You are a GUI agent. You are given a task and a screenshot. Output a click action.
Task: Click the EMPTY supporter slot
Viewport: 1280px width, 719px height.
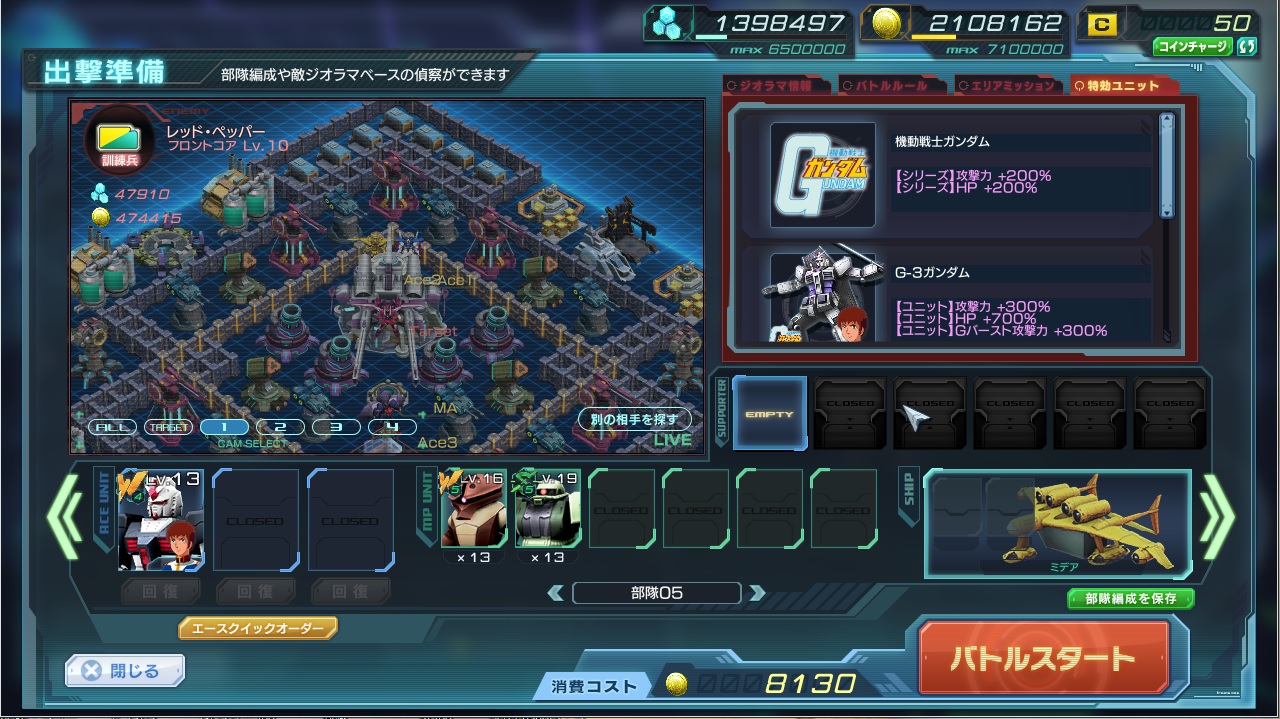coord(769,413)
